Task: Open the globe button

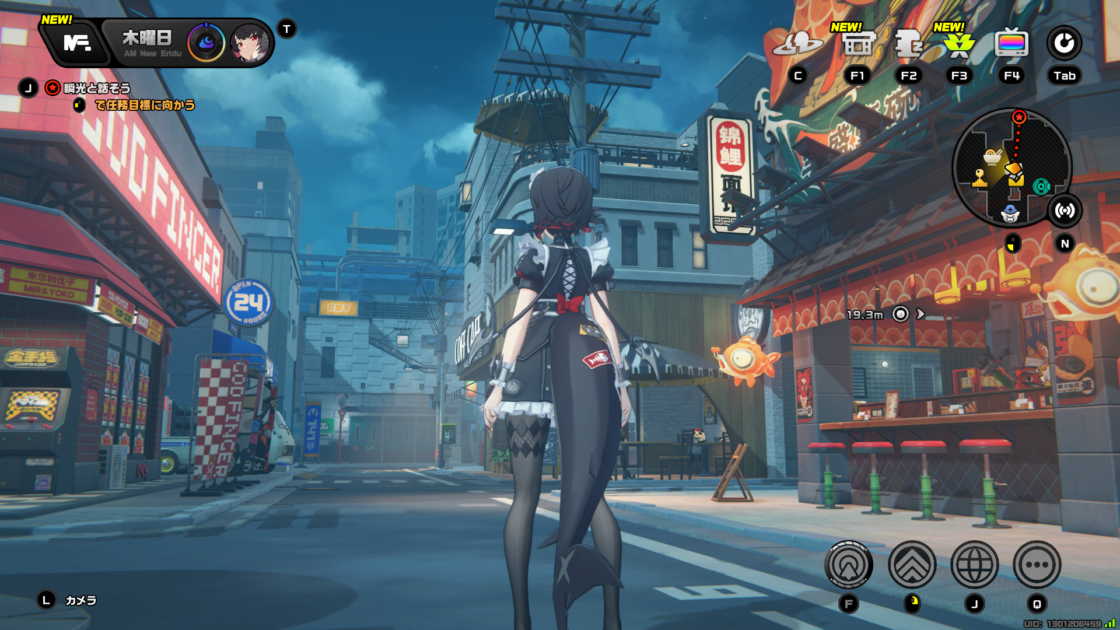Action: tap(975, 565)
